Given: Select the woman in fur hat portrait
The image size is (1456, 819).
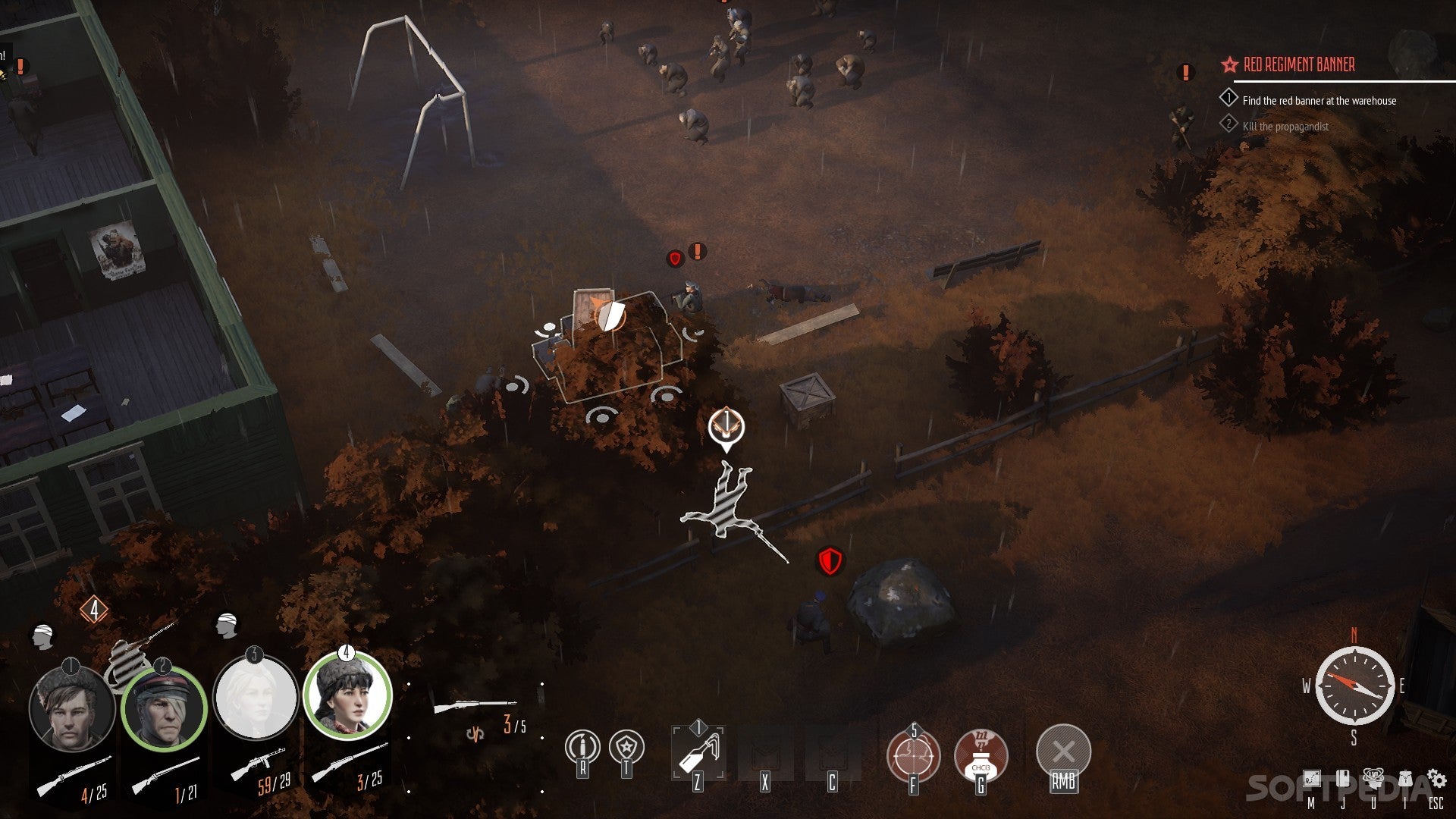Looking at the screenshot, I should 347,695.
